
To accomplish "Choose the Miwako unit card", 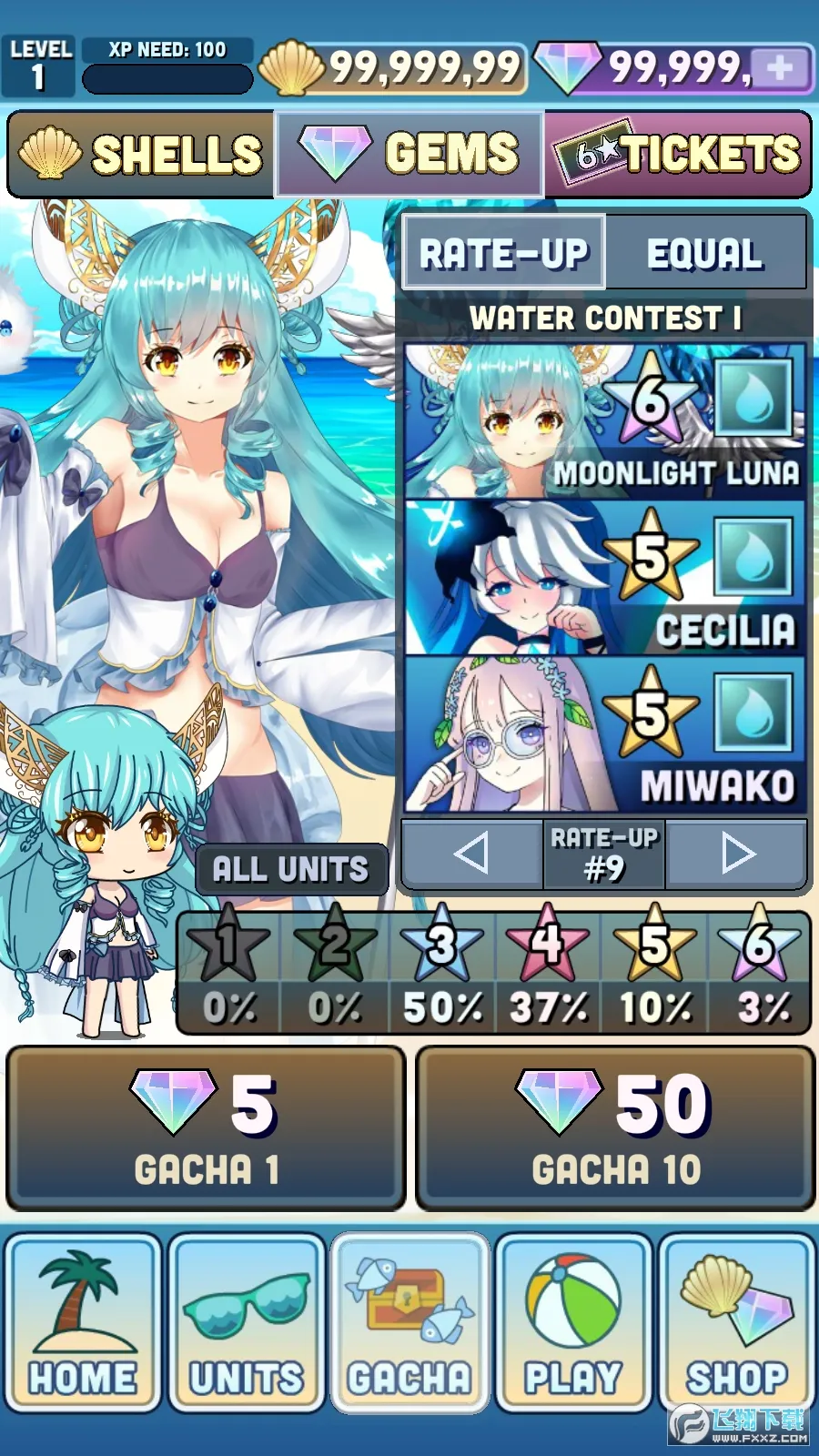I will (604, 734).
